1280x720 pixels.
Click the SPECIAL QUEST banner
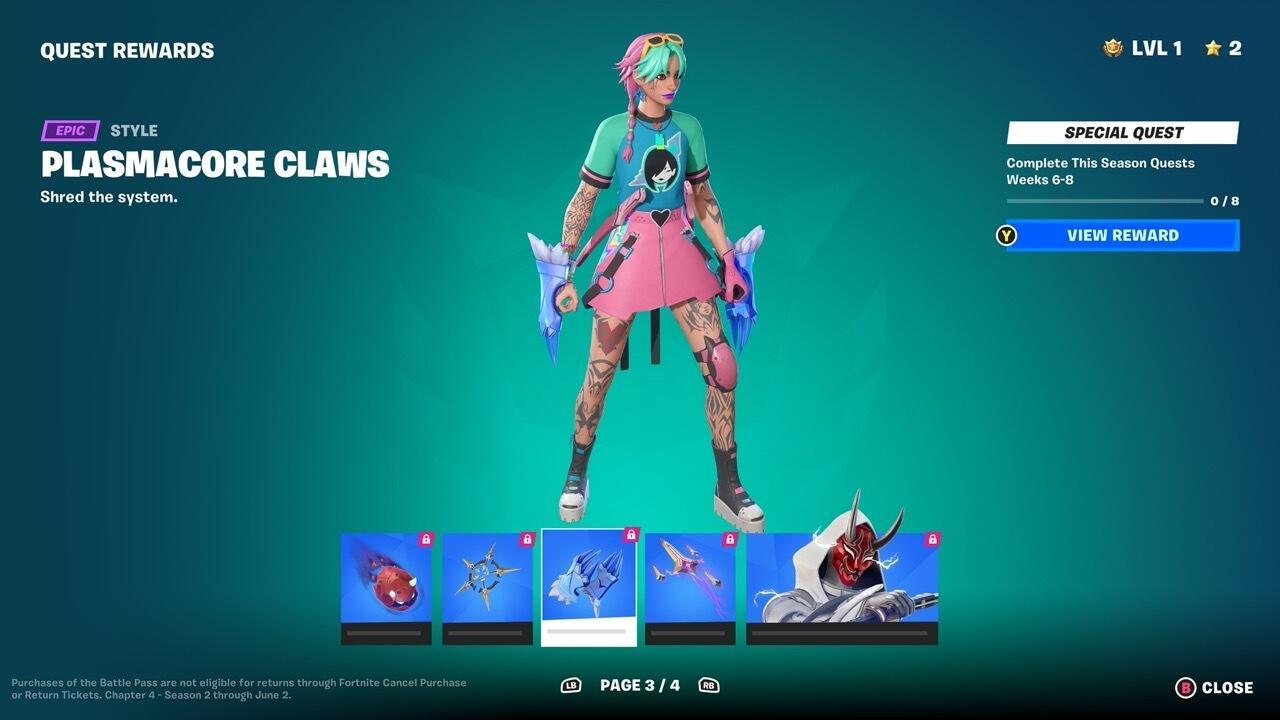pyautogui.click(x=1121, y=131)
